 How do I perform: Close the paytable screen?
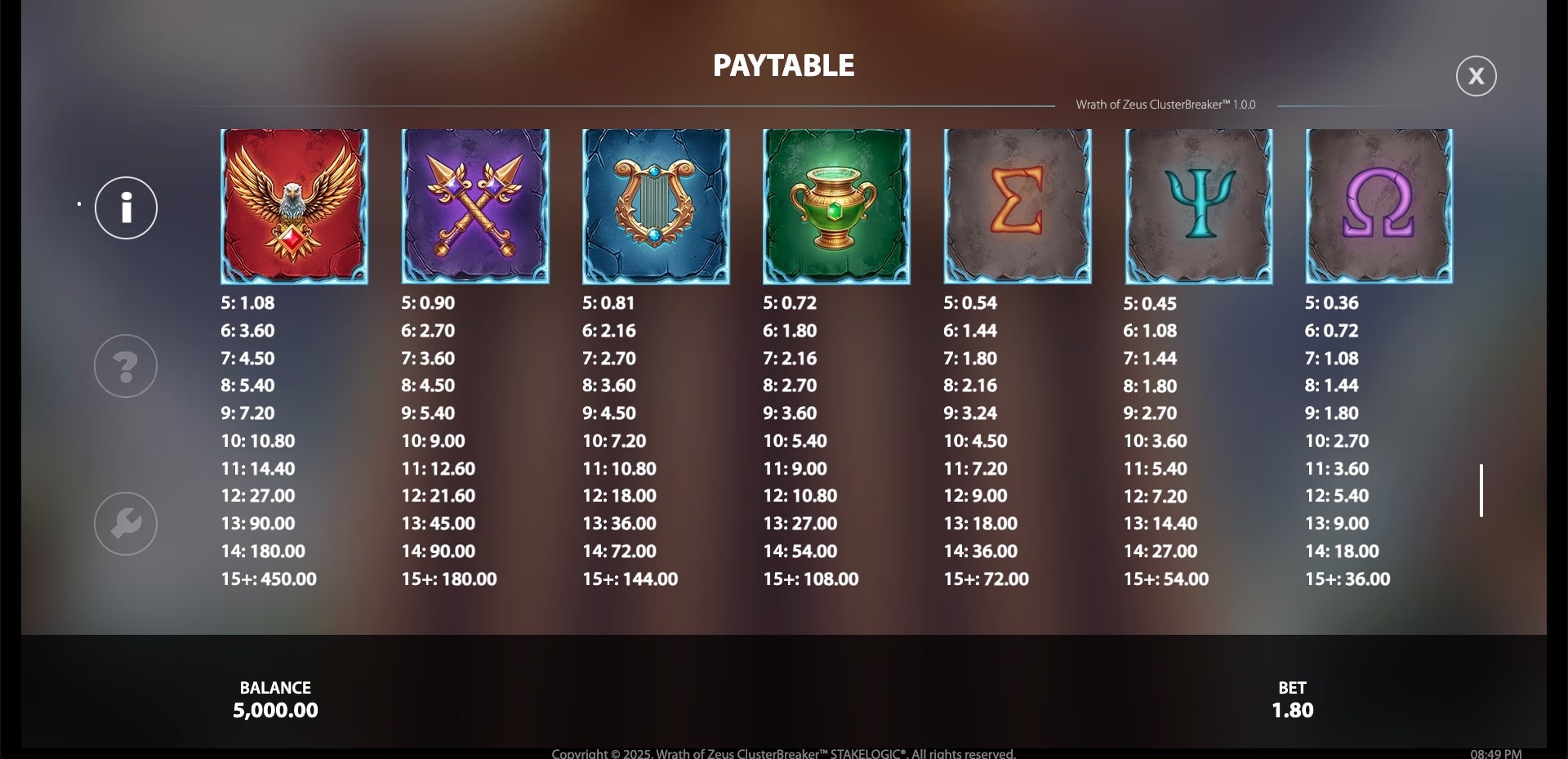(1477, 75)
